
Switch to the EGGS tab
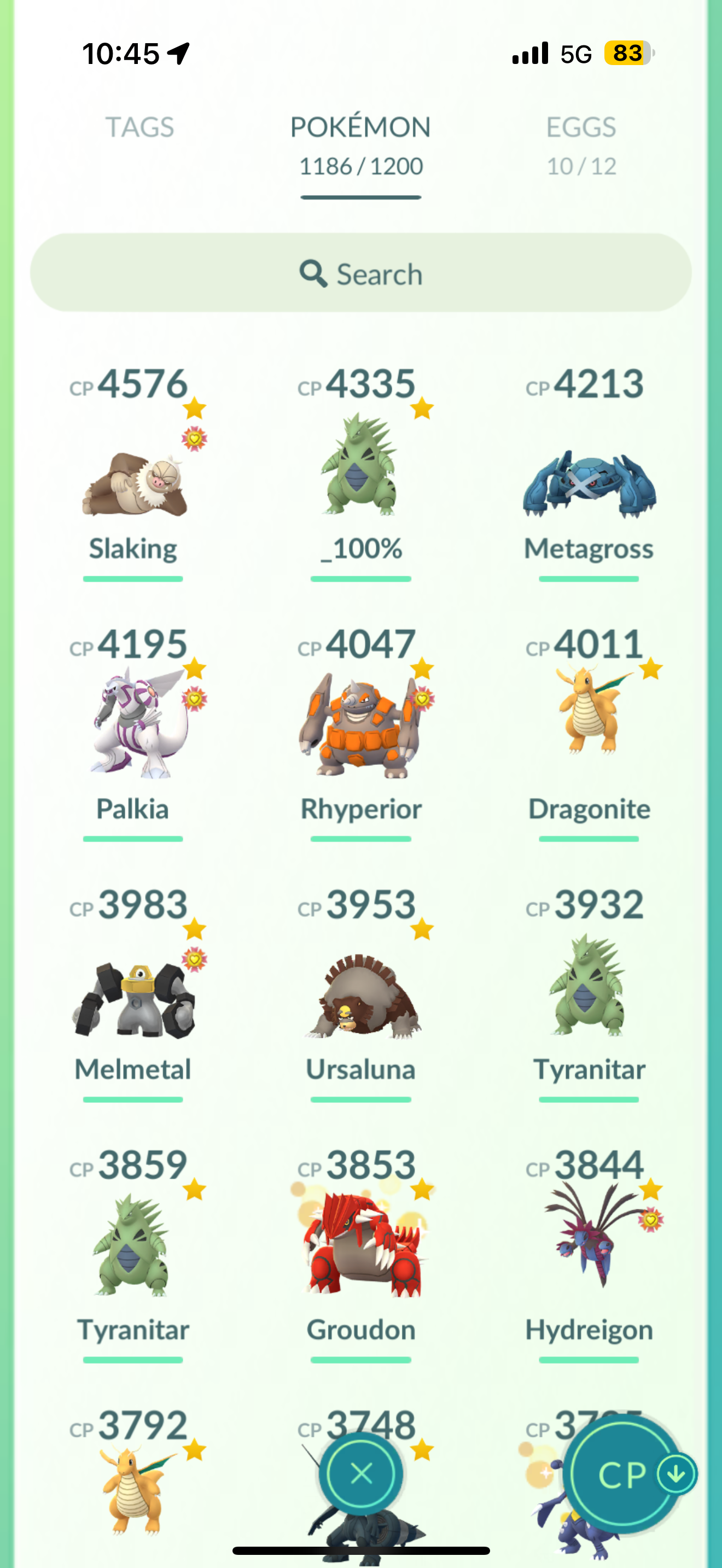(580, 128)
